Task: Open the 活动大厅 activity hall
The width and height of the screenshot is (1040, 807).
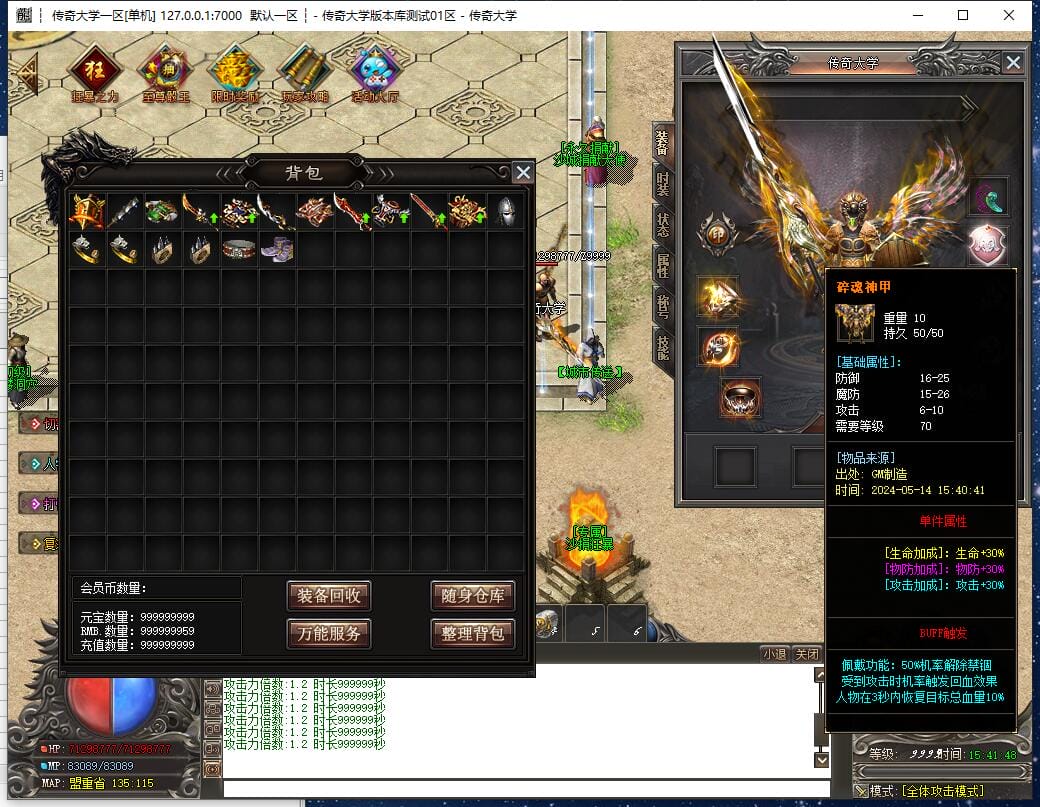Action: (375, 72)
